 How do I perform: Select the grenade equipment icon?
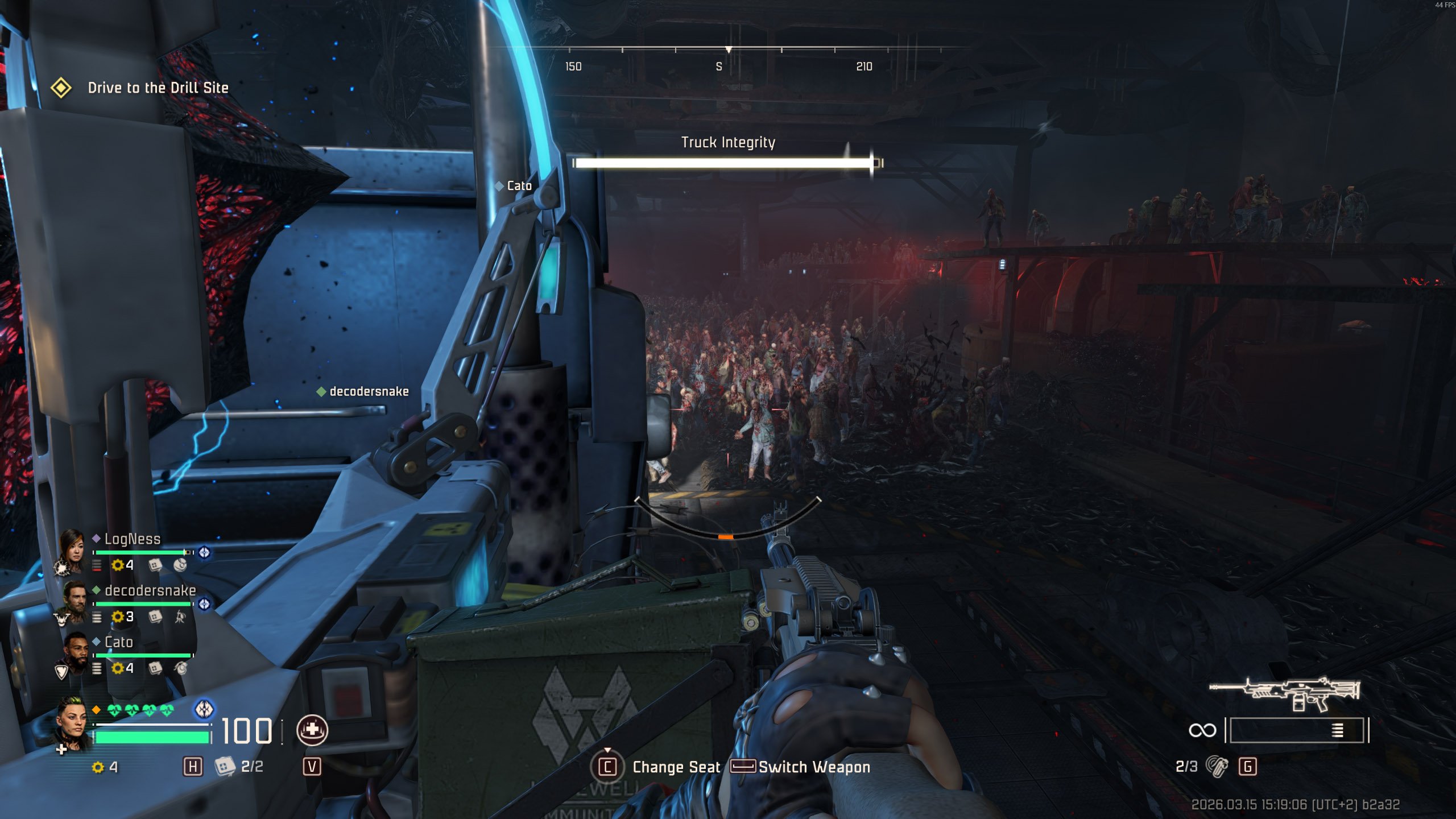click(x=1217, y=767)
